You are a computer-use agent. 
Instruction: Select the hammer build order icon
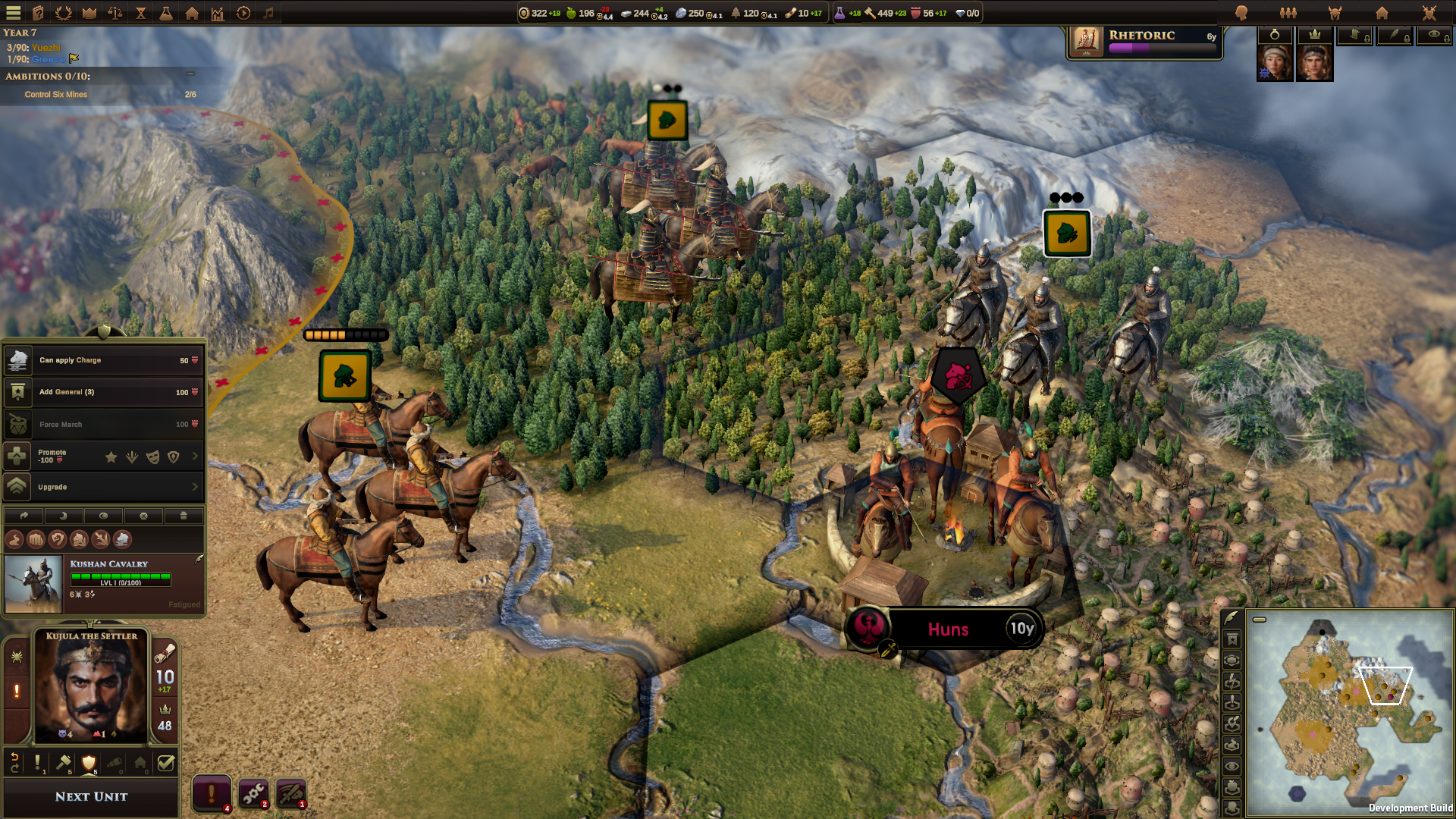coord(64,764)
